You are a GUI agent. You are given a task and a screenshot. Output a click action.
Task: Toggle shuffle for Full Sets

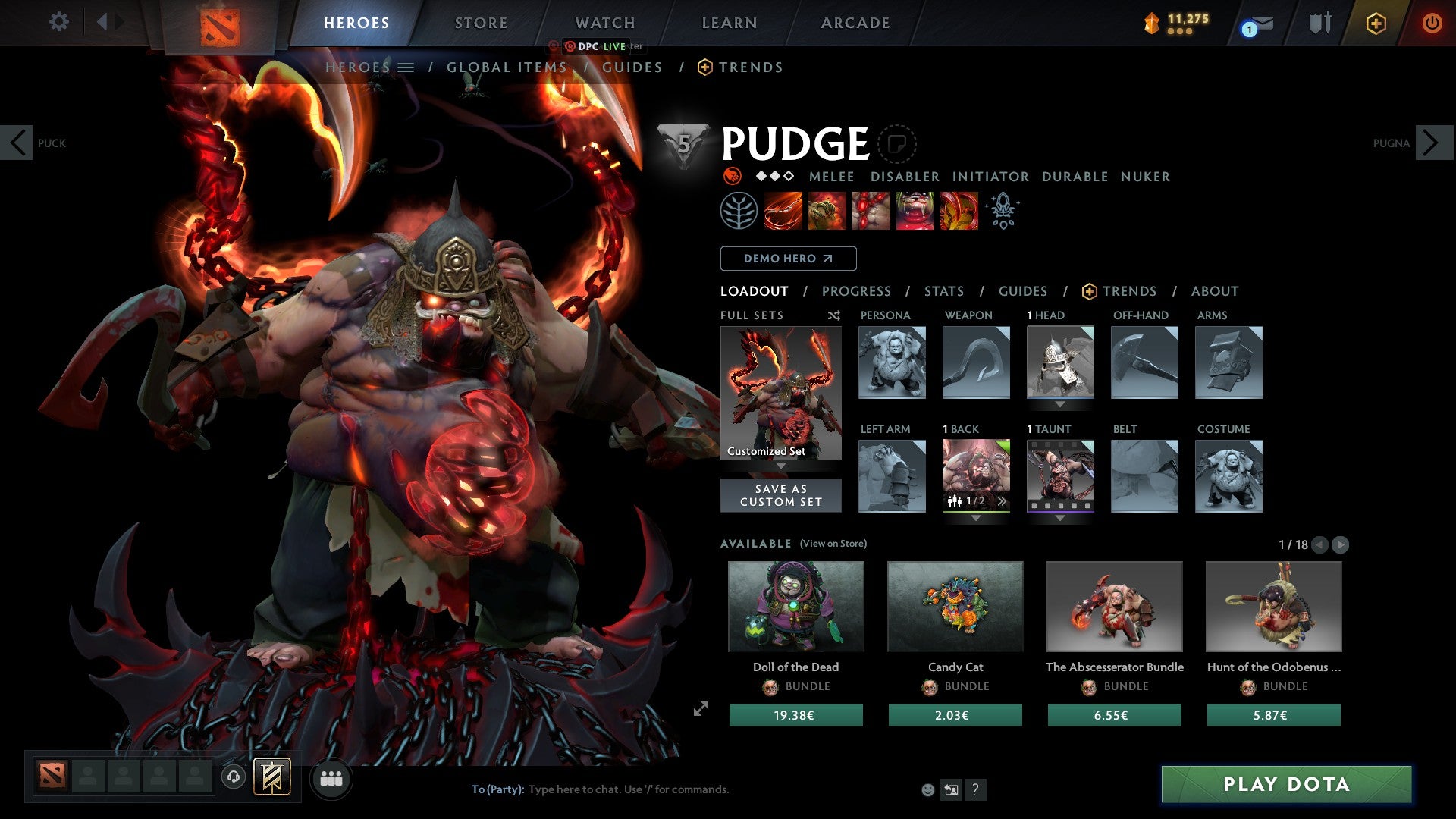(833, 315)
